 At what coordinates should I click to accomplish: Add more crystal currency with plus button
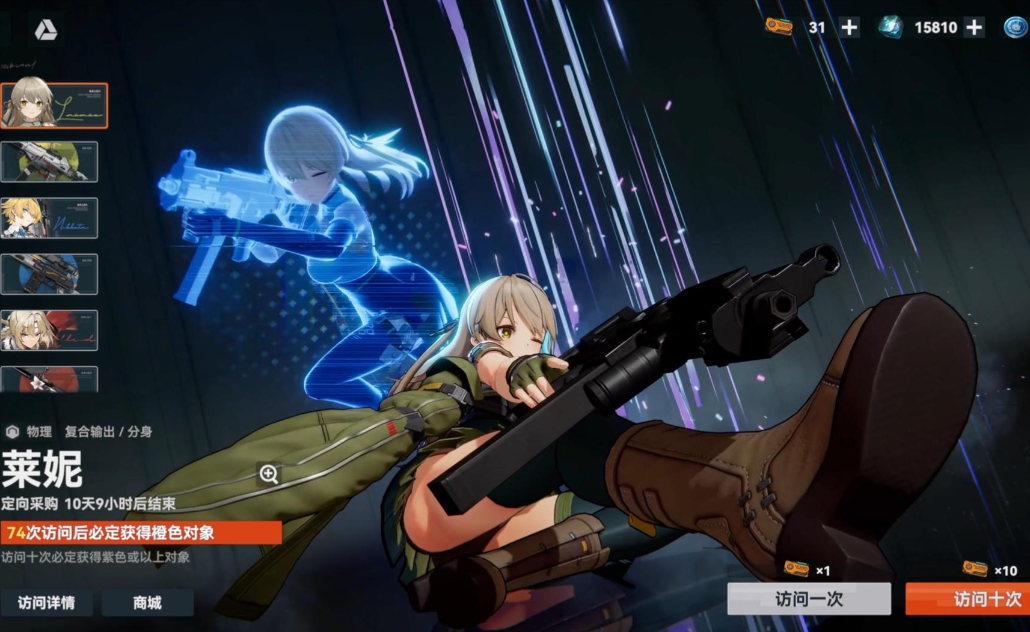(x=974, y=28)
